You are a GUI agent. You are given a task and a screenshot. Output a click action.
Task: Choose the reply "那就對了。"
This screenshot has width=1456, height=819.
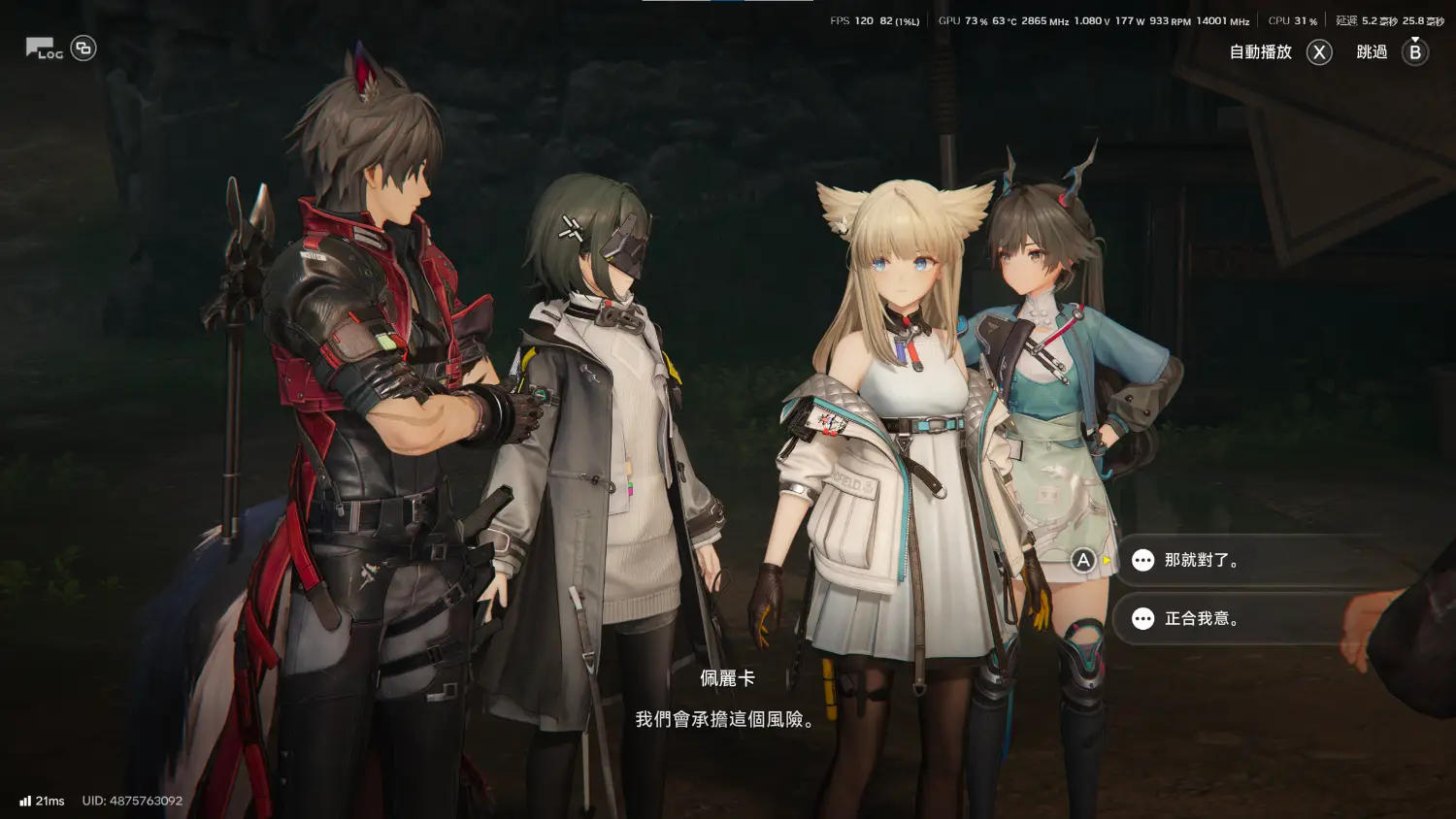pos(1202,560)
